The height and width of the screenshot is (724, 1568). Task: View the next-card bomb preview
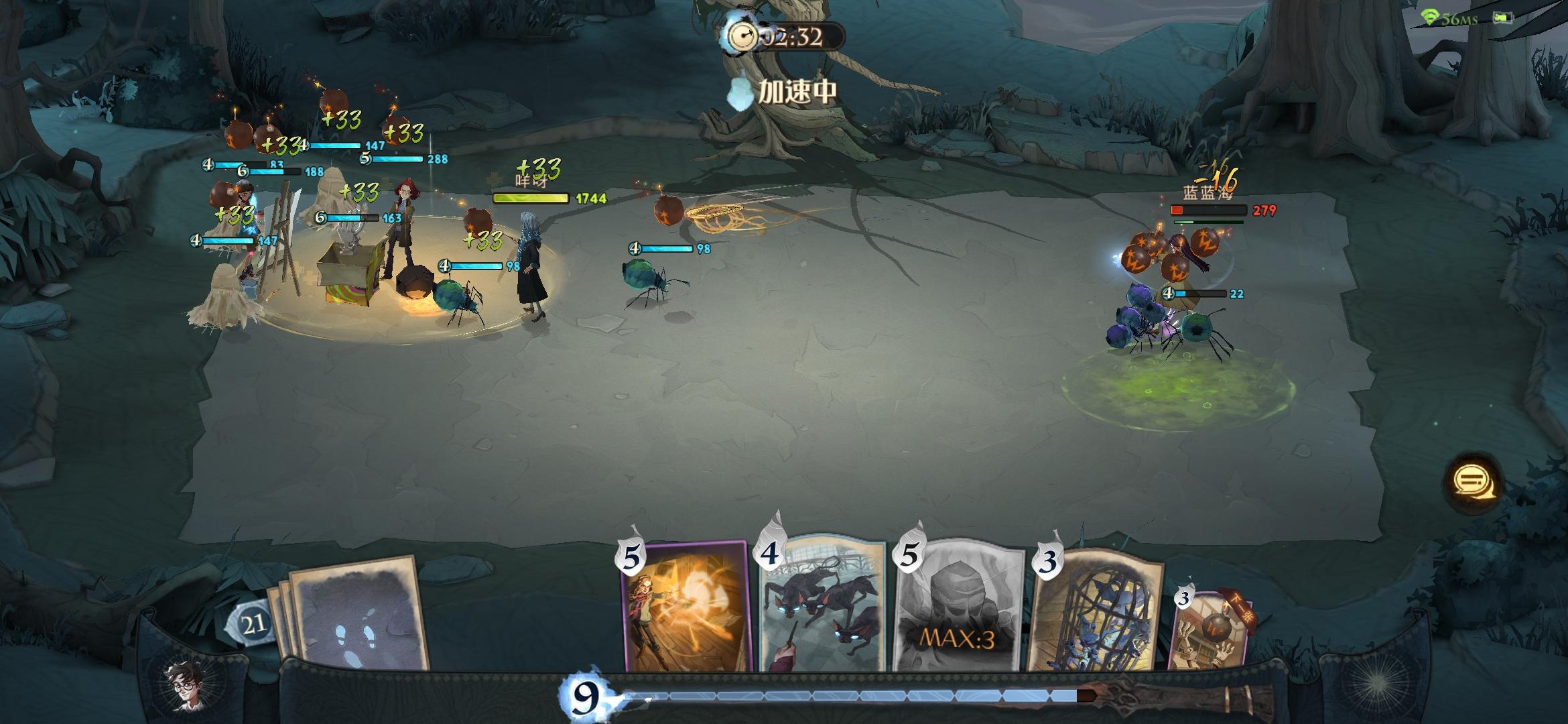pos(1210,630)
